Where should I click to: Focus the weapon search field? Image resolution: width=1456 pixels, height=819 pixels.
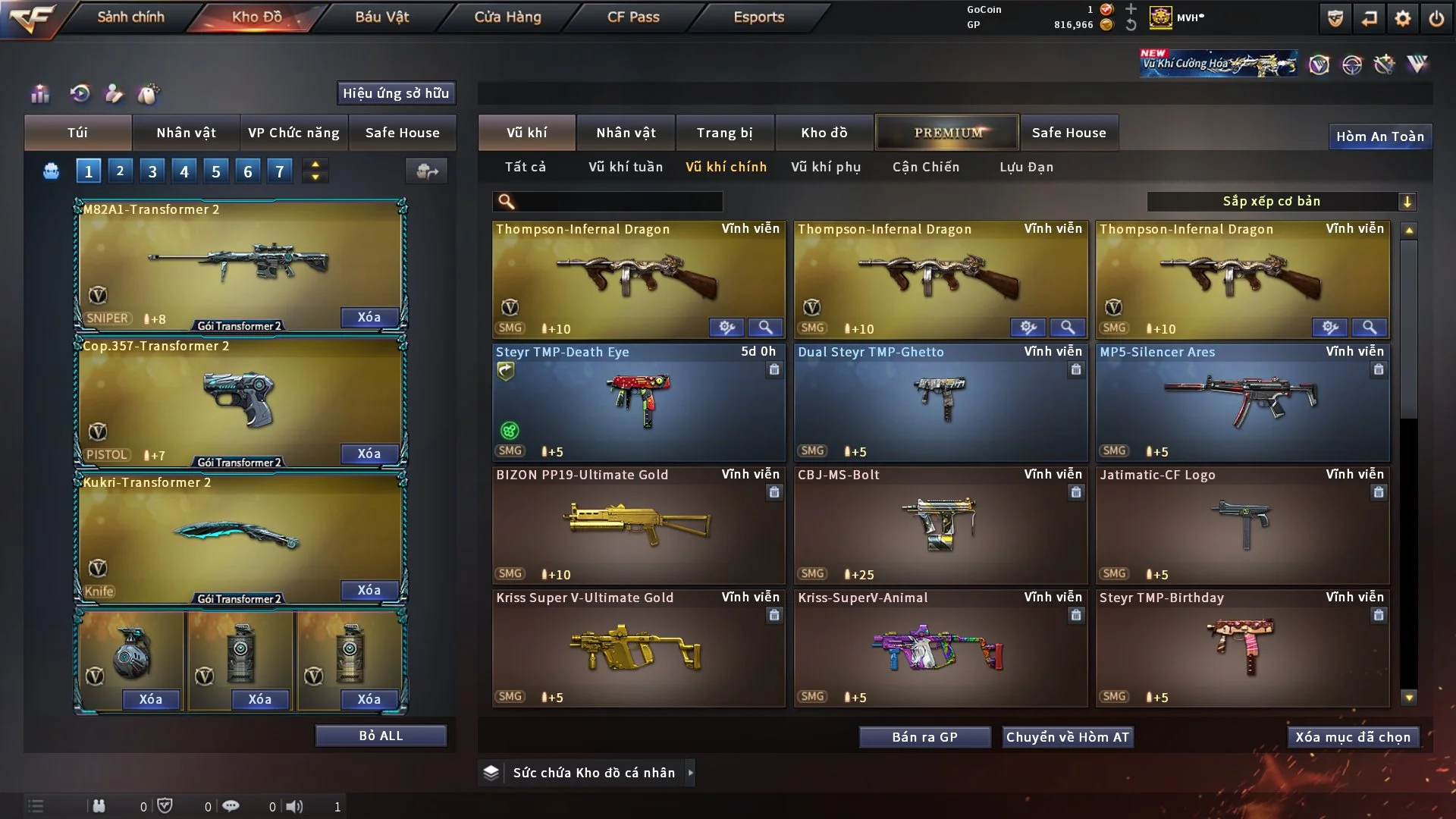pyautogui.click(x=616, y=202)
